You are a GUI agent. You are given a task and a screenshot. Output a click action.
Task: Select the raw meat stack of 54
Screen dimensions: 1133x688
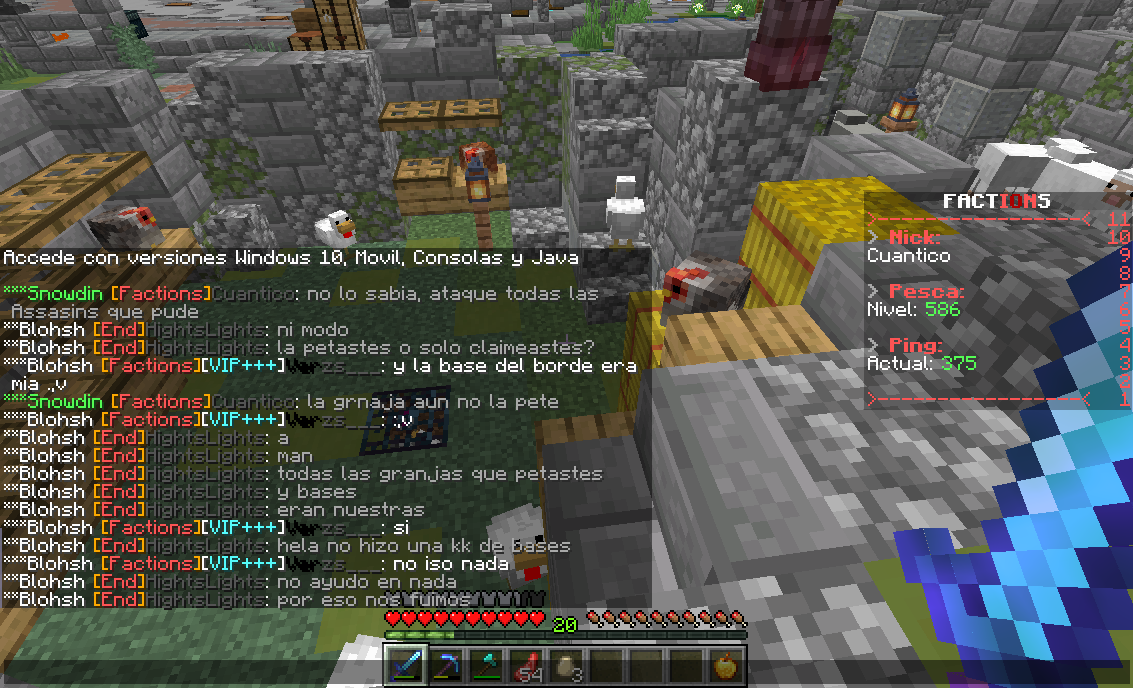click(x=526, y=666)
